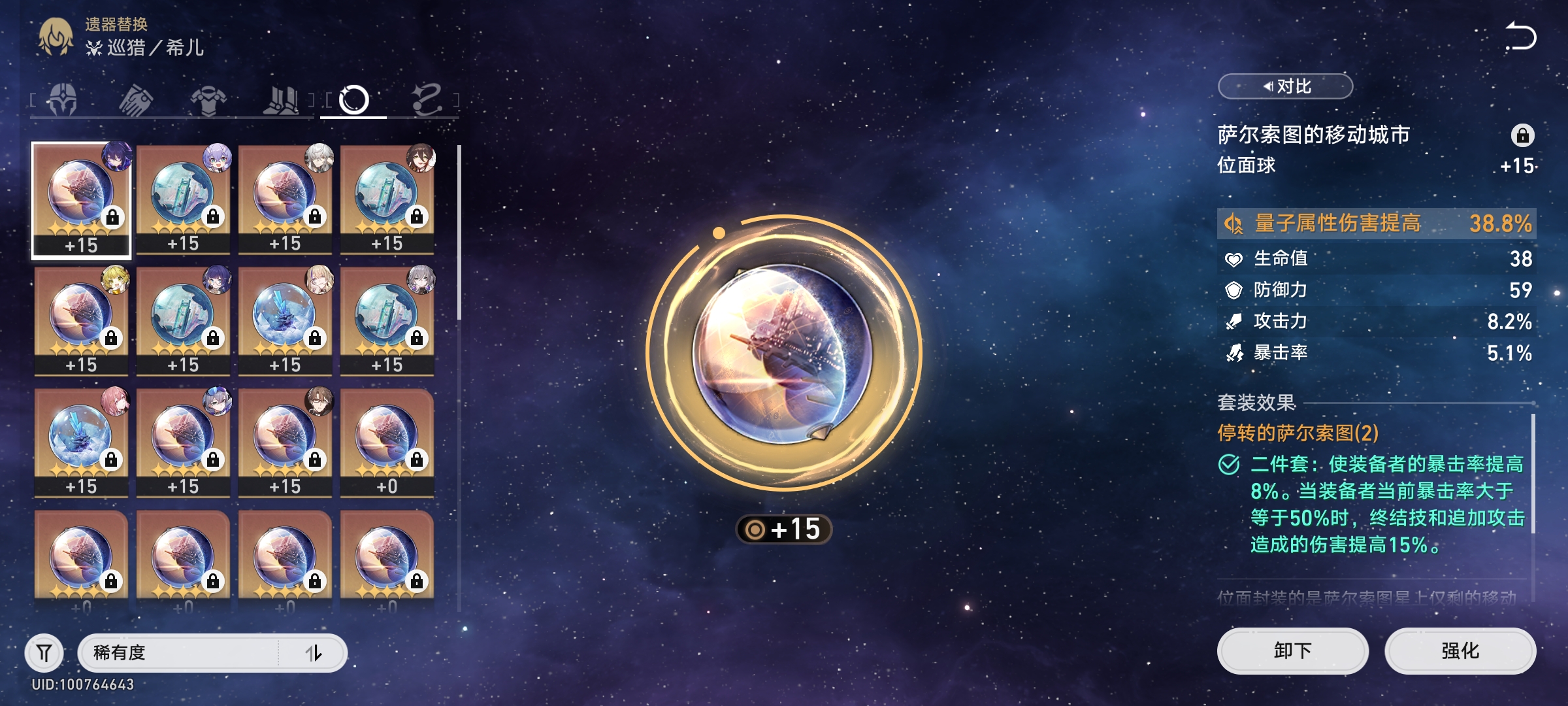Select the sphere equipped by yellow-haired character
Screen dimensions: 1568x706
pyautogui.click(x=81, y=320)
